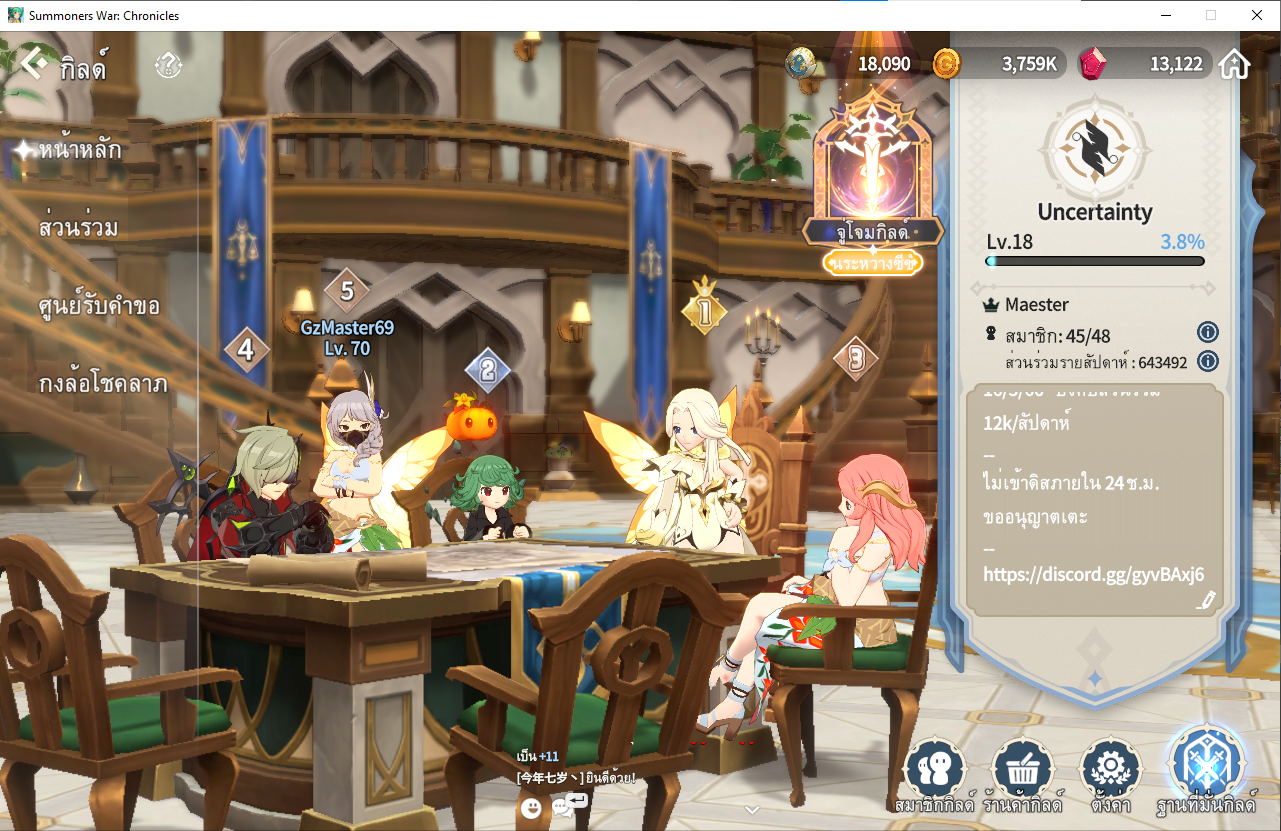Open the guild help question mark
Image resolution: width=1281 pixels, height=831 pixels.
[x=168, y=66]
